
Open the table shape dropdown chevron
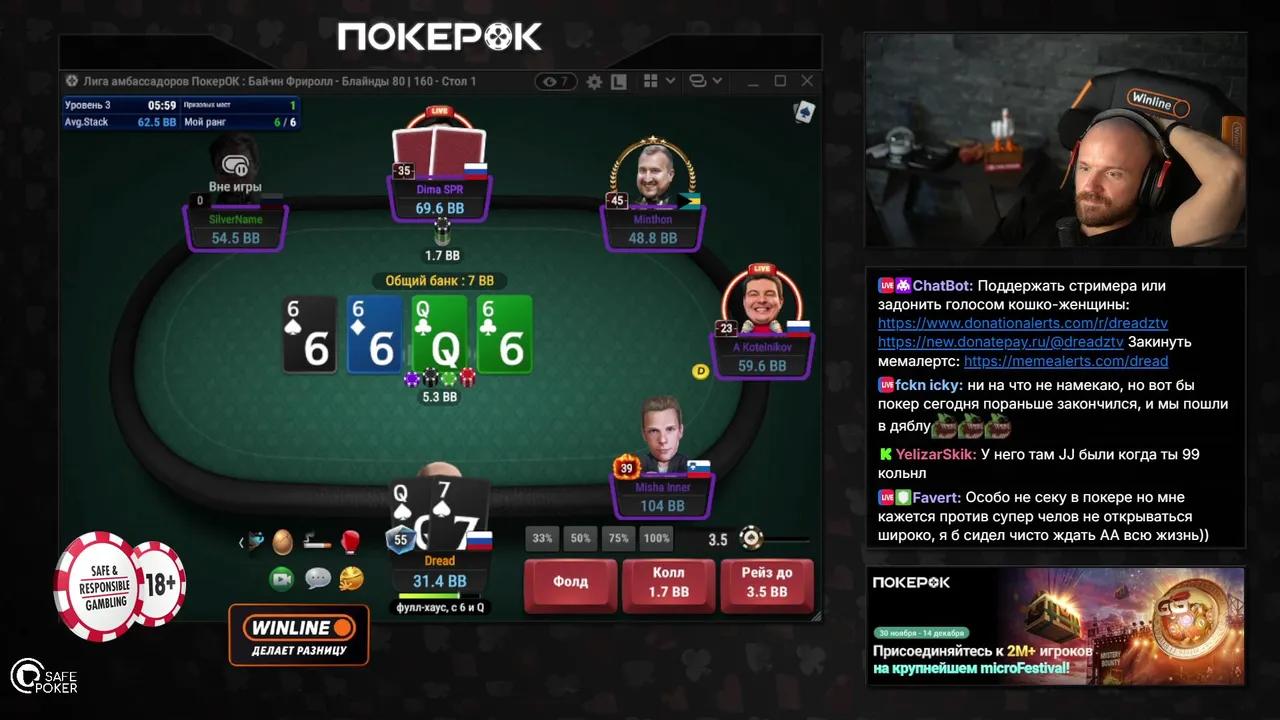pyautogui.click(x=717, y=81)
